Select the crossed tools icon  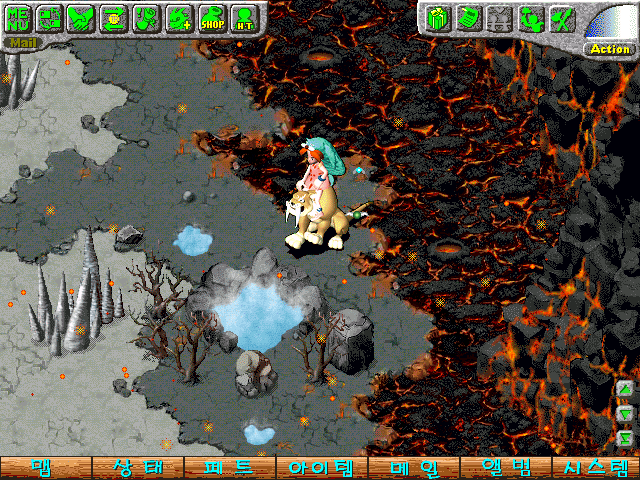click(x=563, y=18)
